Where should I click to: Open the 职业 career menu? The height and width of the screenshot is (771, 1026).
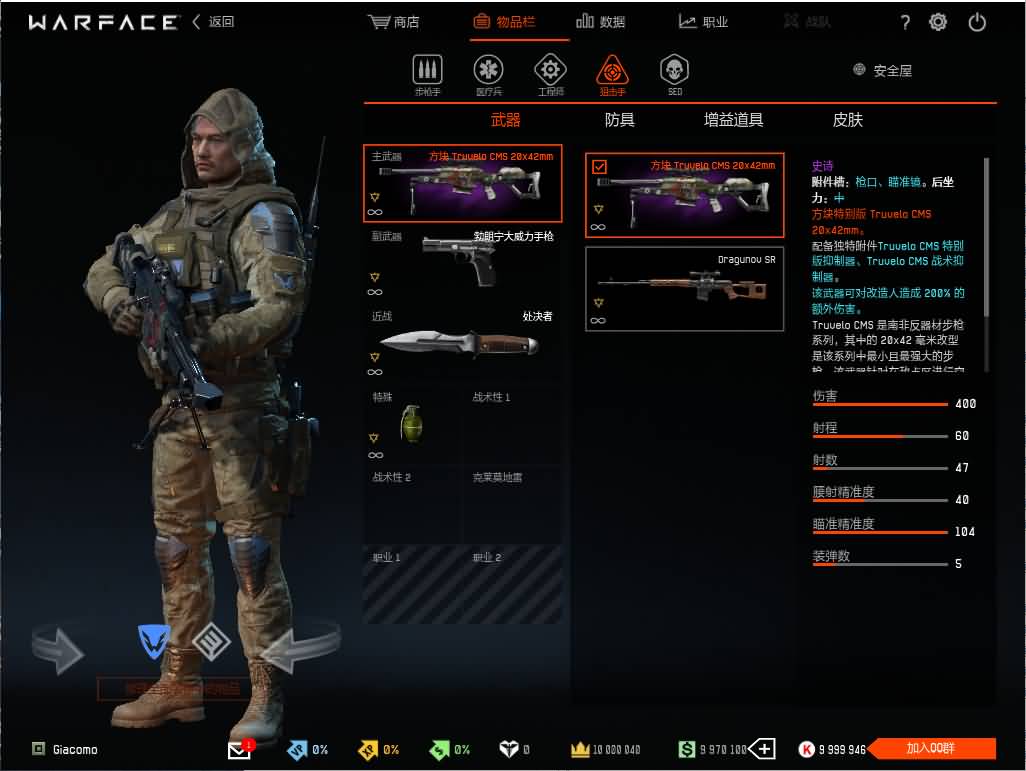tap(703, 22)
